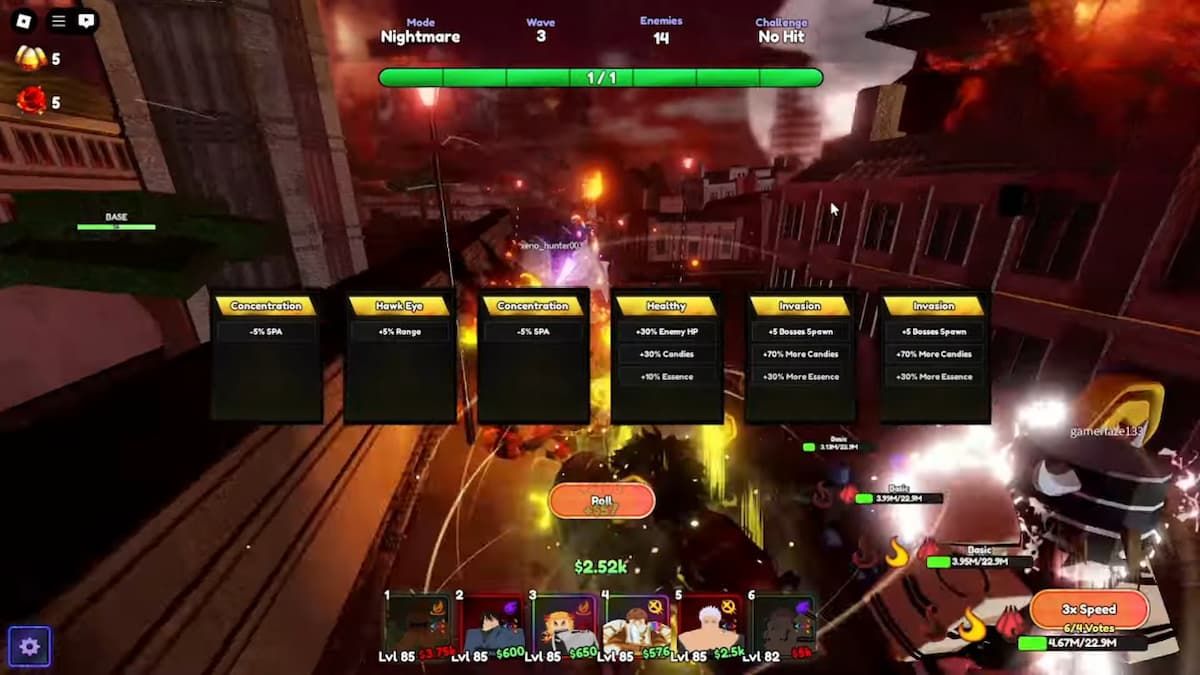1200x675 pixels.
Task: Roll for new modifier cards
Action: point(601,501)
